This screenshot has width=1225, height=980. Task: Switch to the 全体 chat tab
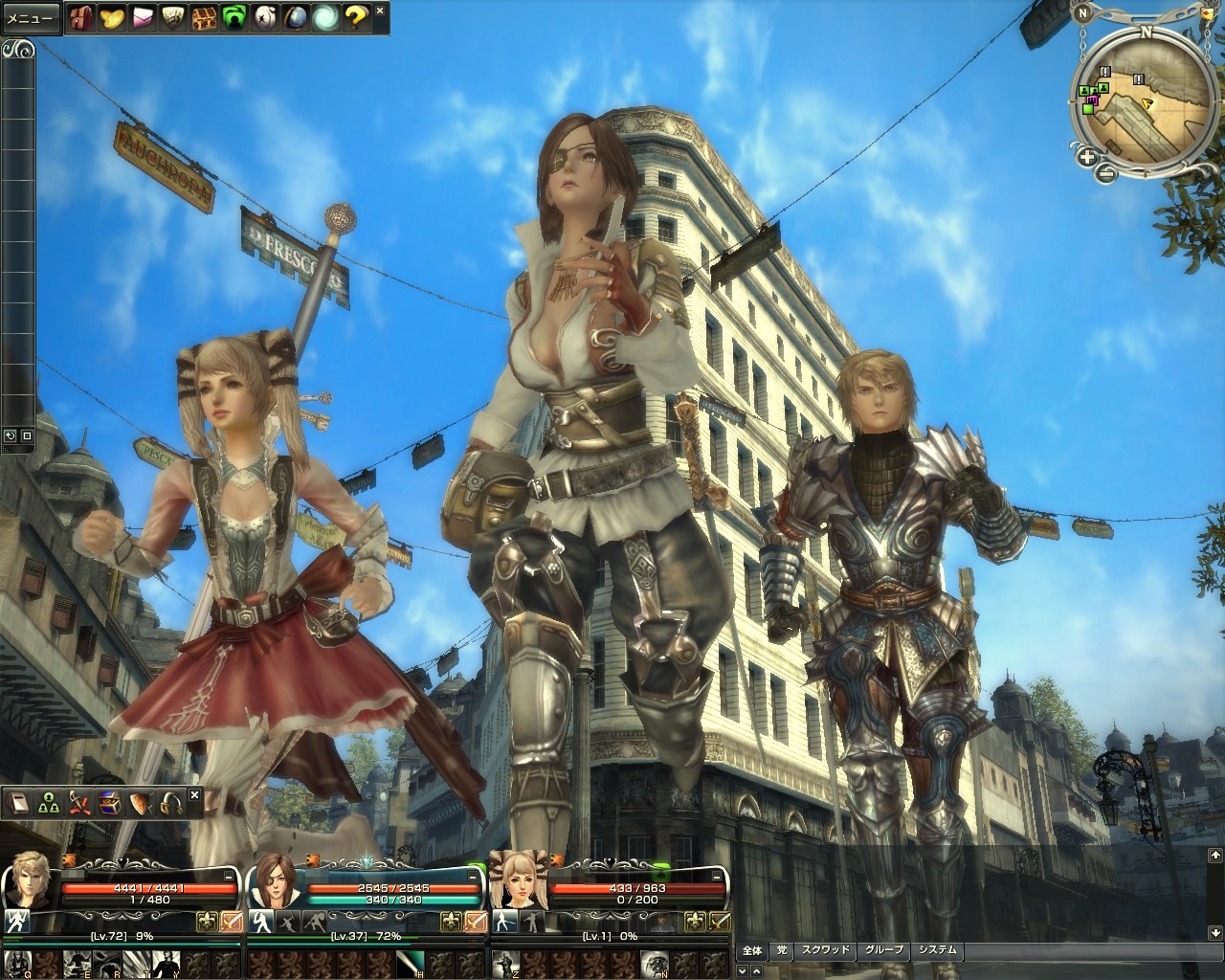(752, 950)
